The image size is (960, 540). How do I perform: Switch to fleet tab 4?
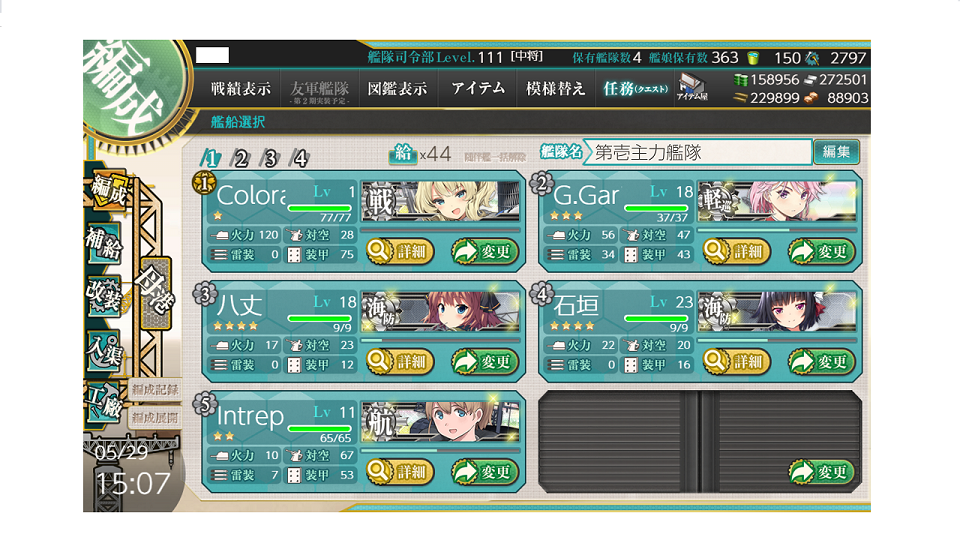[x=299, y=158]
